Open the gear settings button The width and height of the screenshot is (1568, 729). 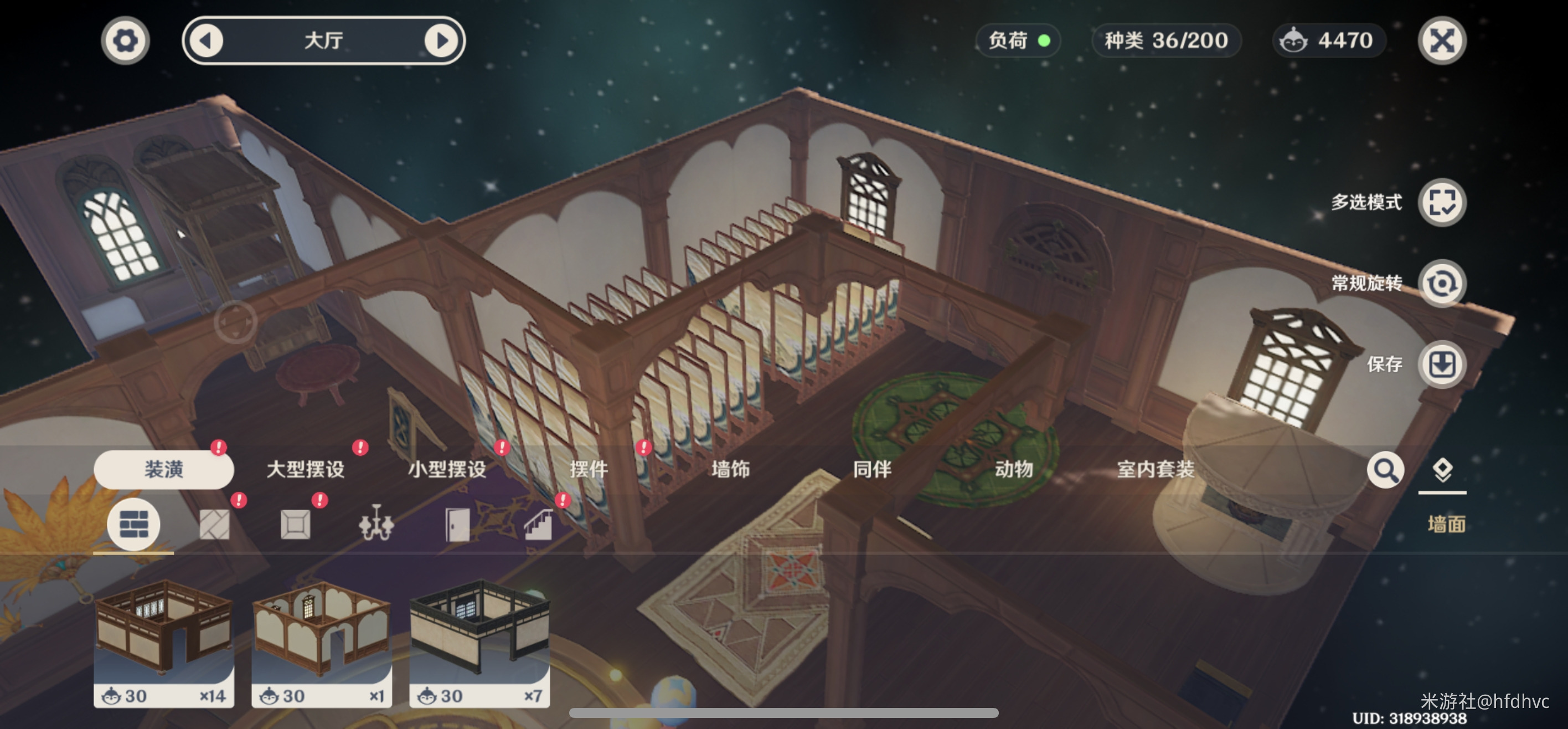point(125,41)
